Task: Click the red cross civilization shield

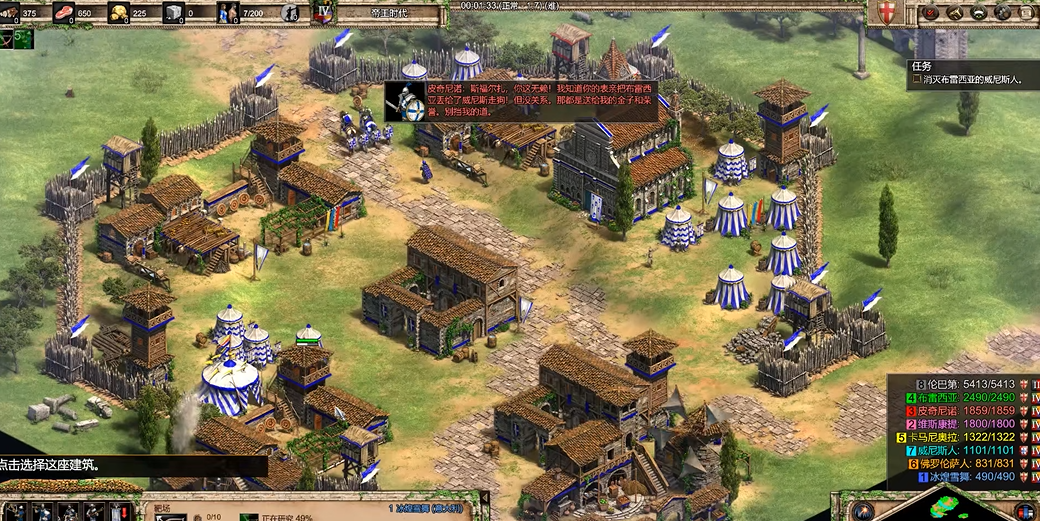Action: coord(885,13)
